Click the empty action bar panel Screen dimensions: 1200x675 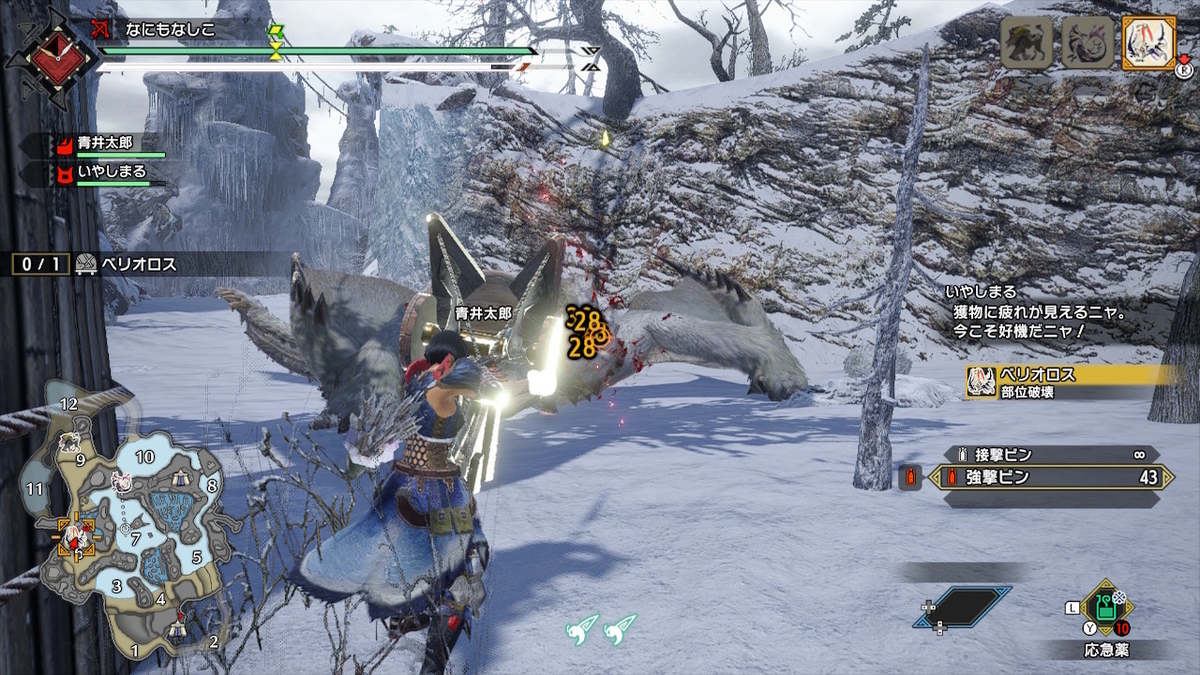961,607
